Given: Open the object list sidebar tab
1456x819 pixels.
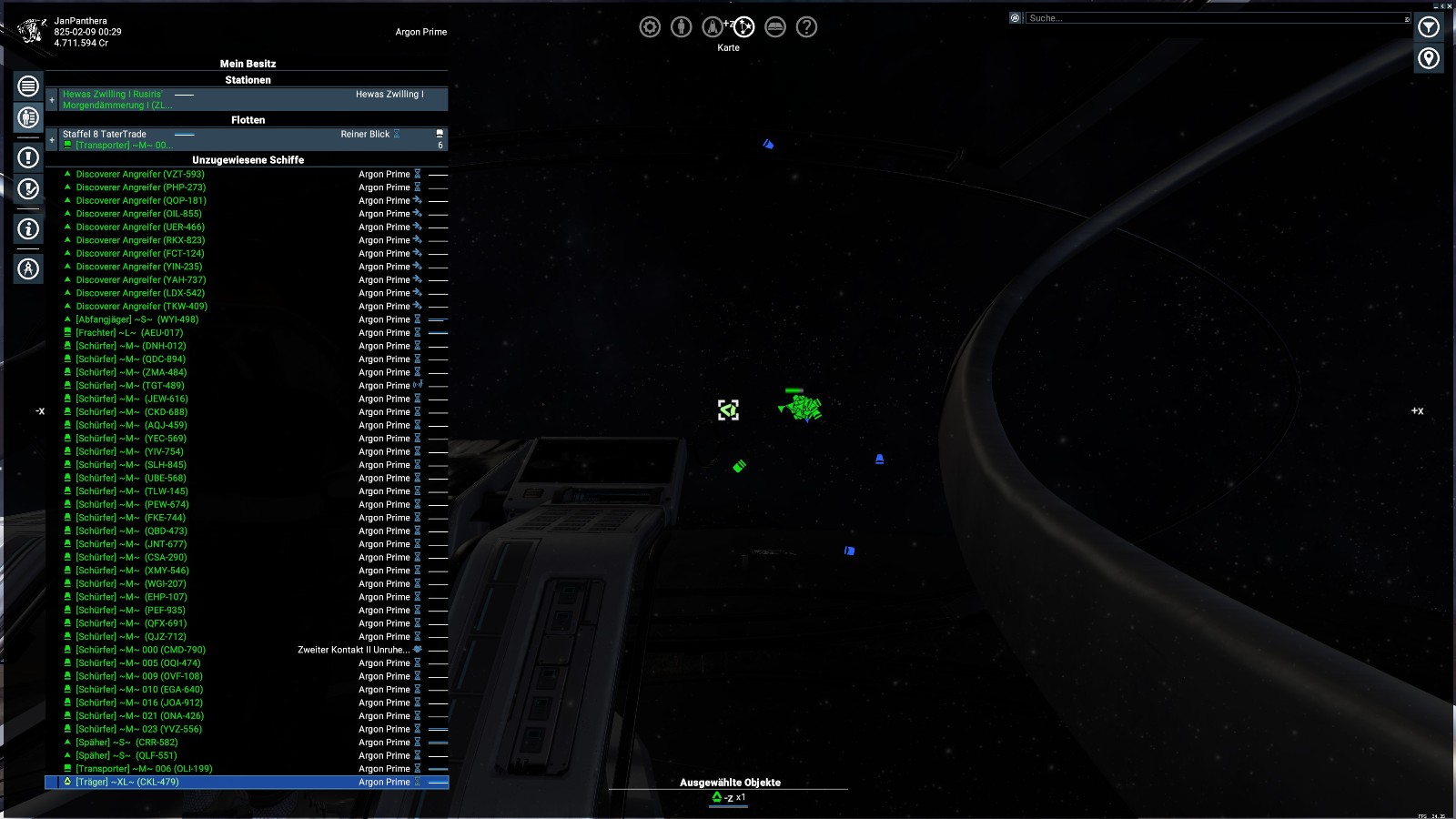Looking at the screenshot, I should [28, 86].
